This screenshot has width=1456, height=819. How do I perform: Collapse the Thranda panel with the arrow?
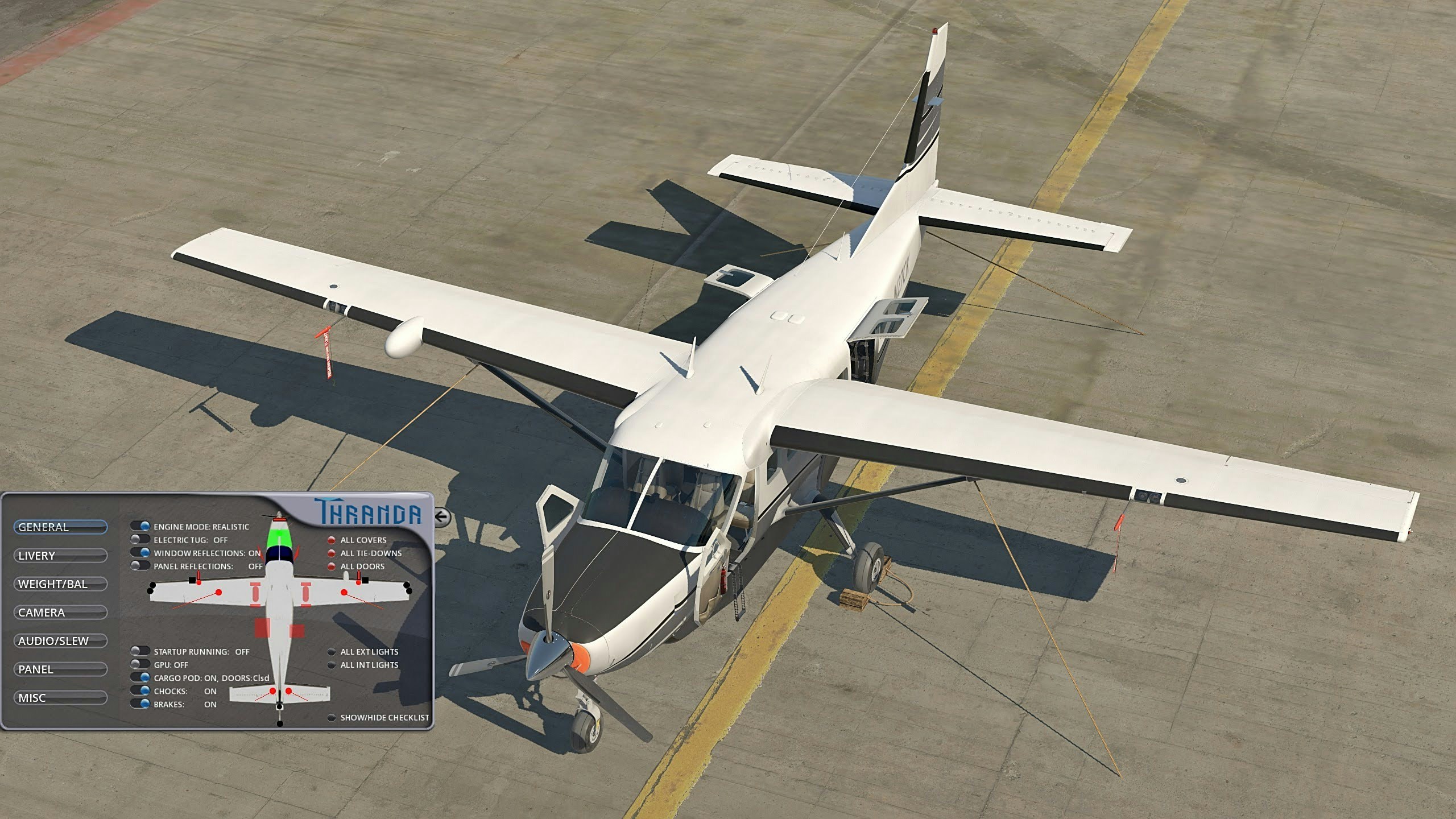(x=442, y=517)
